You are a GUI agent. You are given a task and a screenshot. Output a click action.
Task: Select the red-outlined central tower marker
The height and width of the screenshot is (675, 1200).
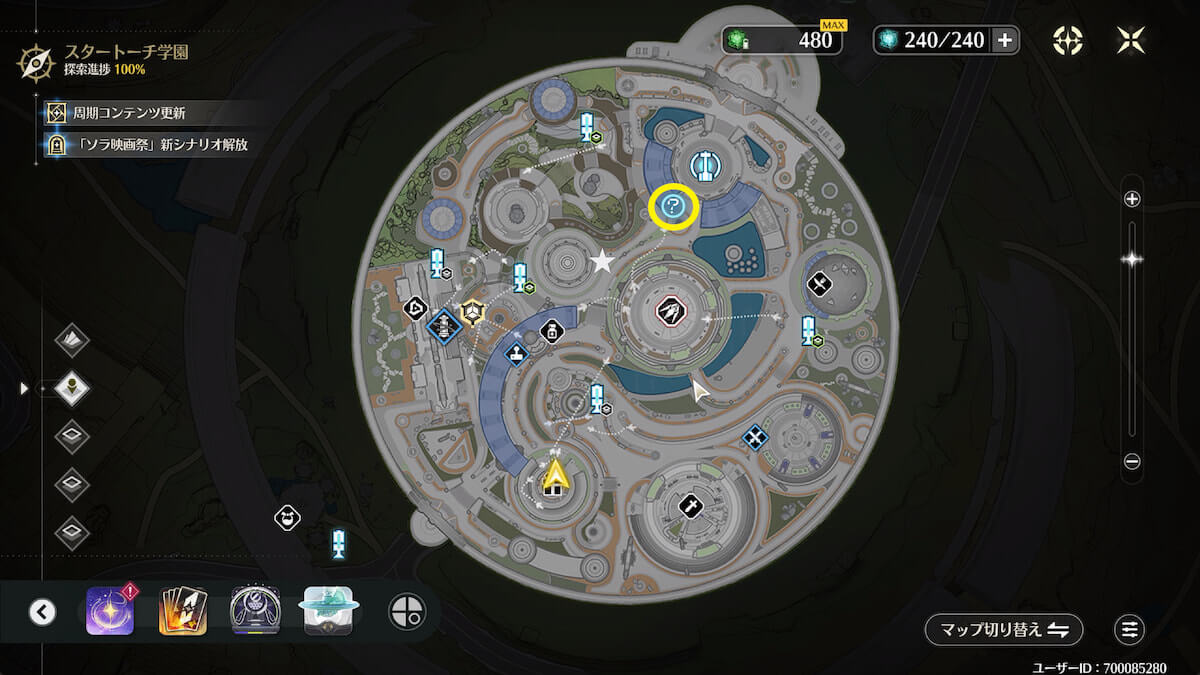point(669,313)
